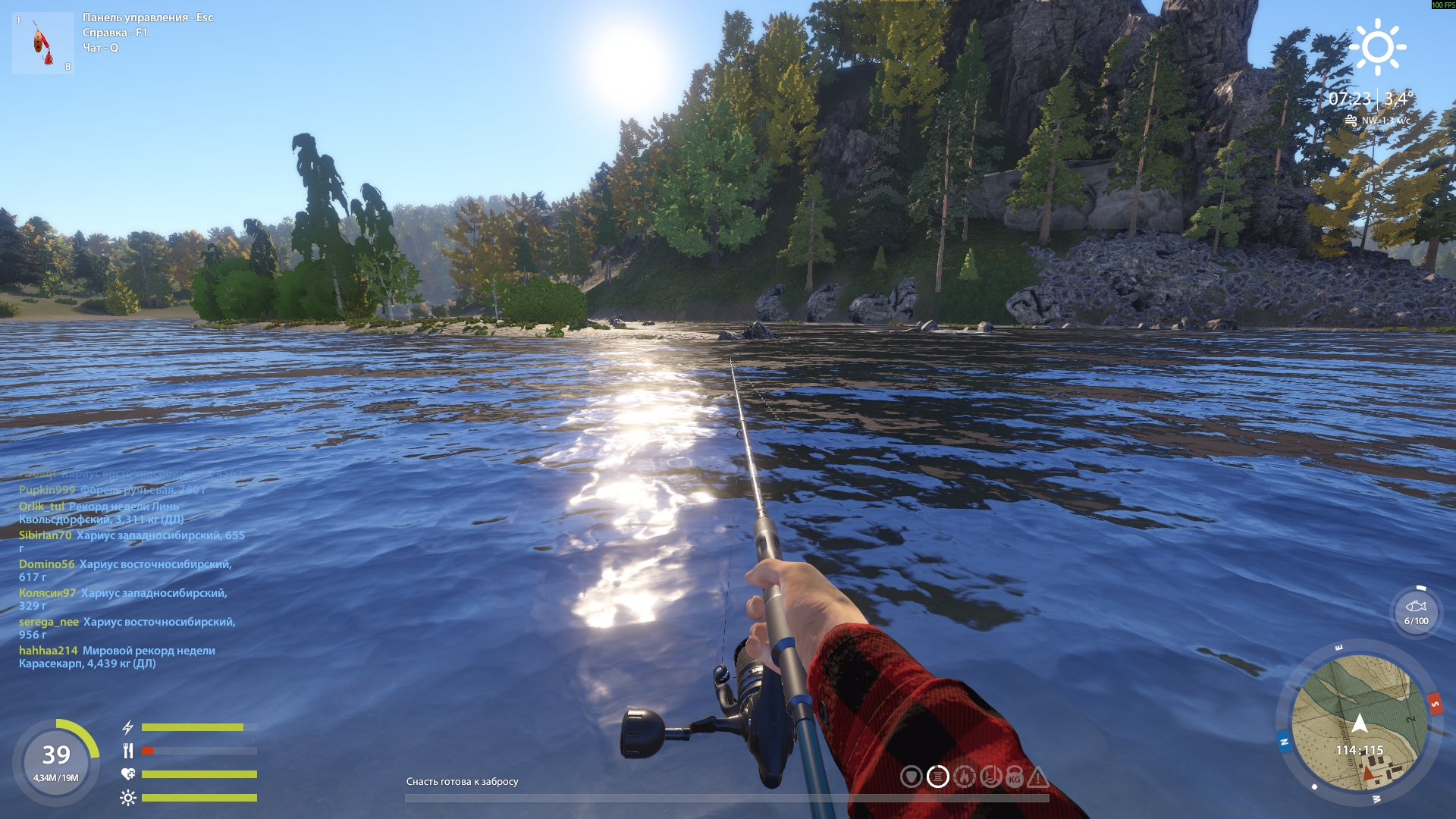
Task: Click the sunny weather icon
Action: (x=1377, y=47)
